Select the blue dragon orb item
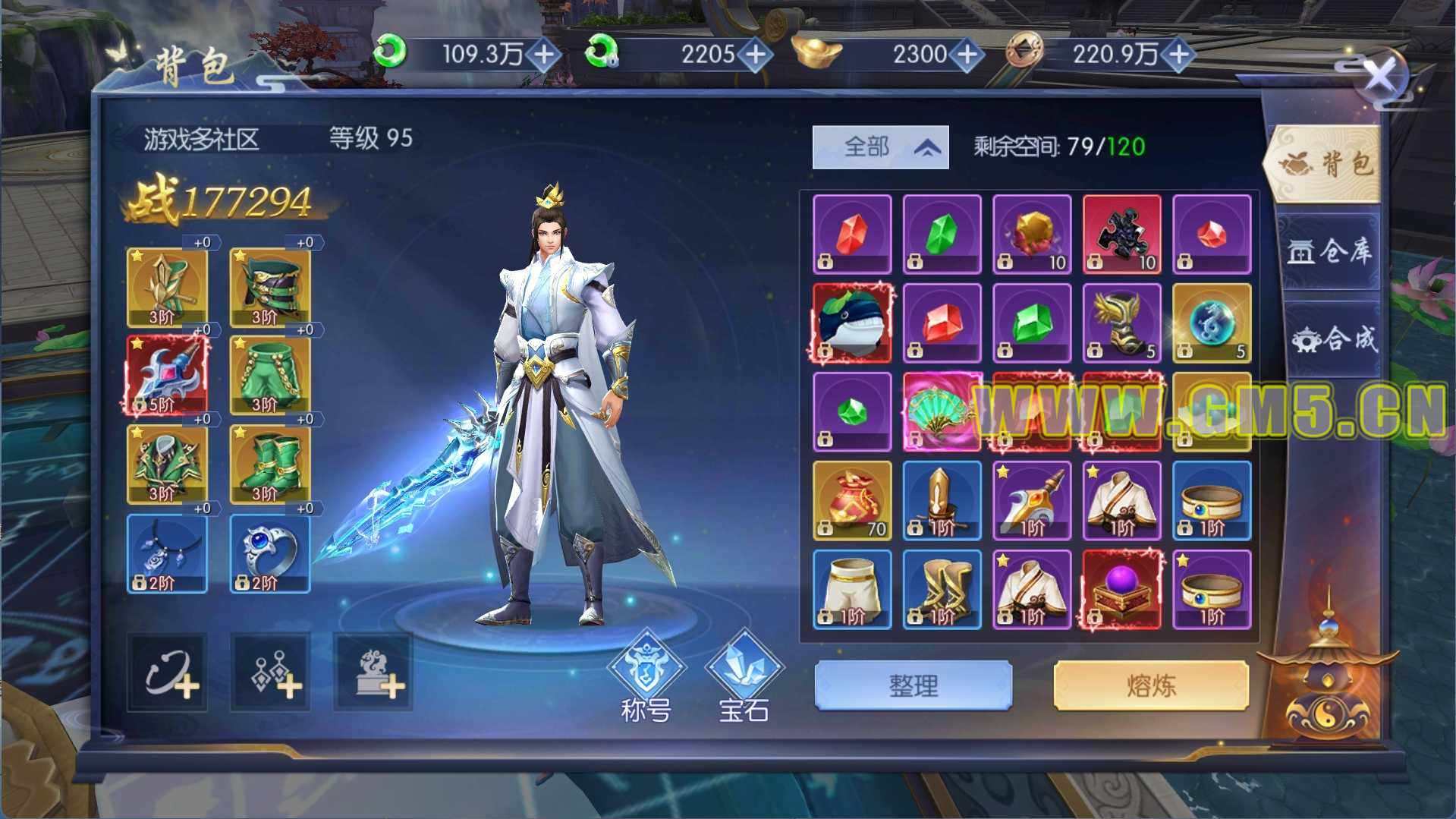This screenshot has height=819, width=1456. tap(1211, 323)
